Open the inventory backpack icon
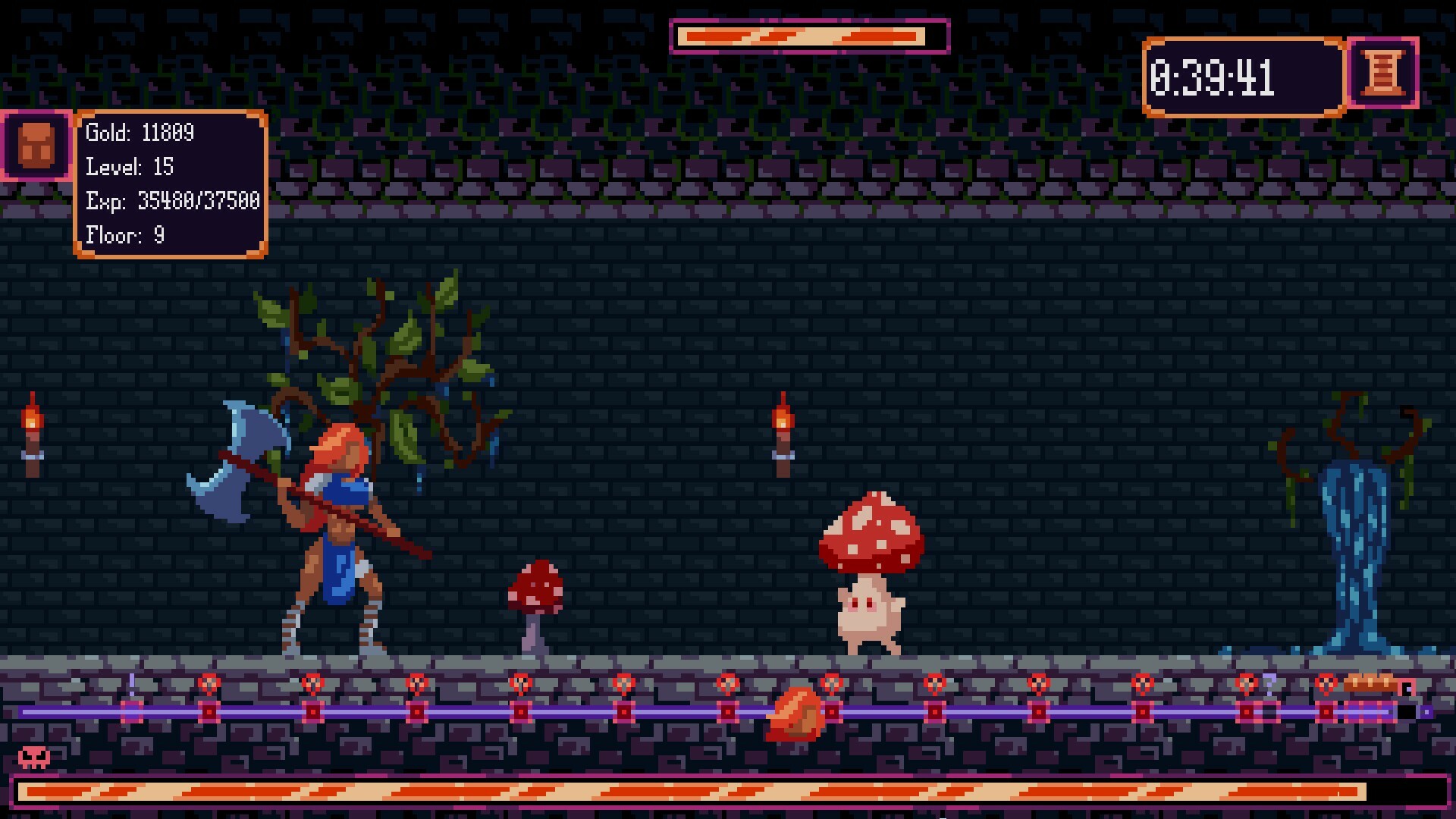 (33, 146)
